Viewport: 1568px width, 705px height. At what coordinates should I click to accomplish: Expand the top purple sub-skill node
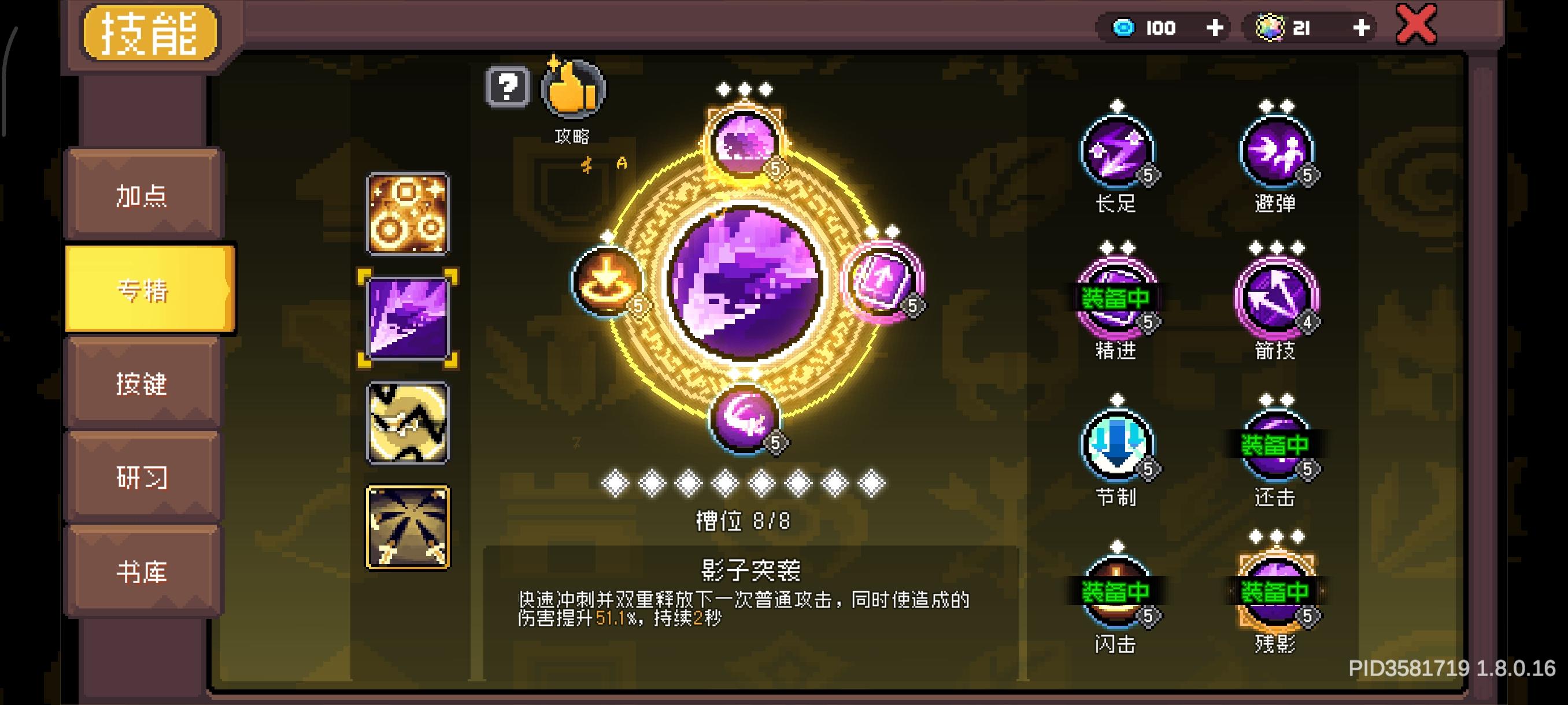742,141
